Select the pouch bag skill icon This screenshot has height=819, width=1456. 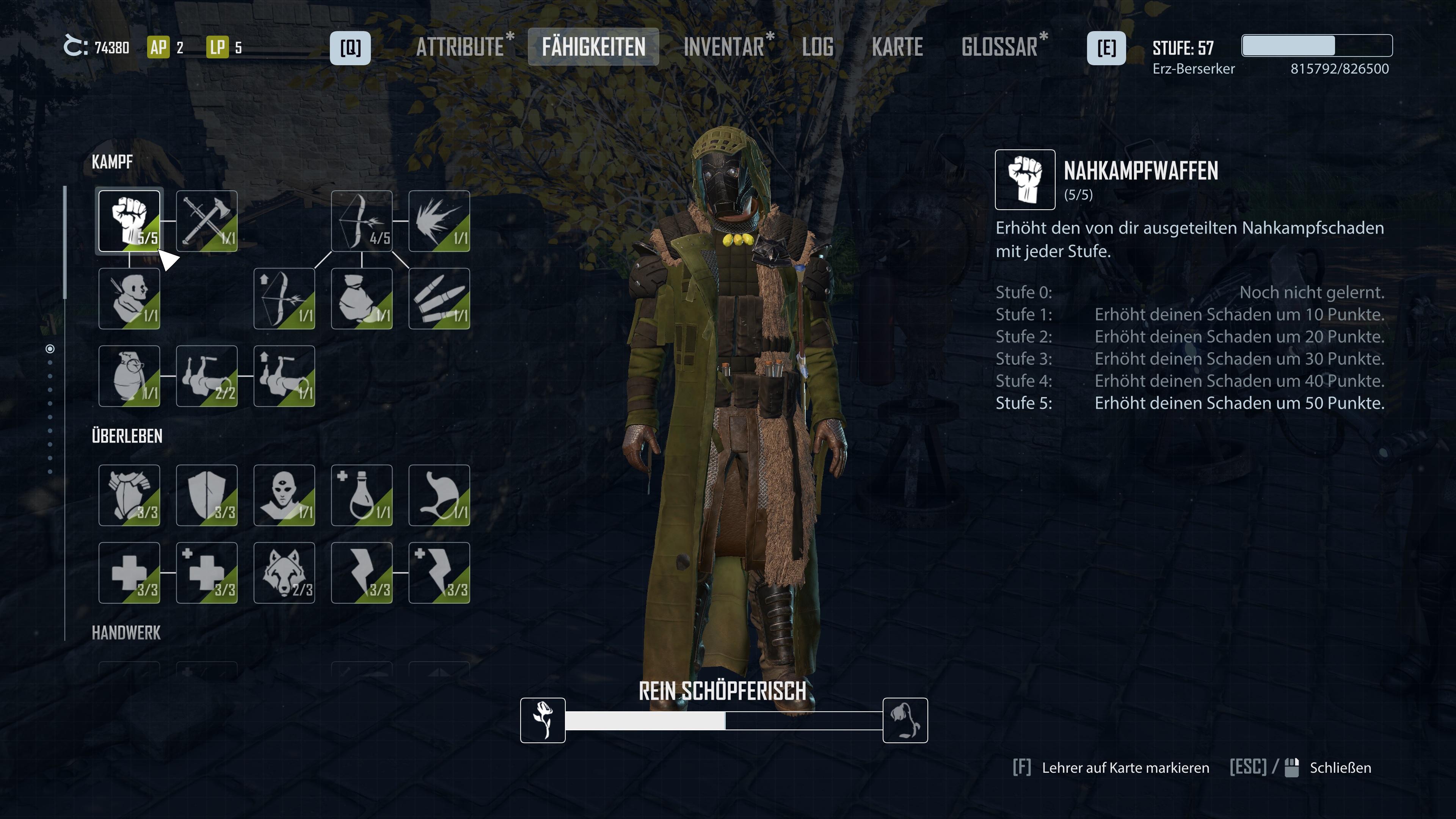point(361,298)
